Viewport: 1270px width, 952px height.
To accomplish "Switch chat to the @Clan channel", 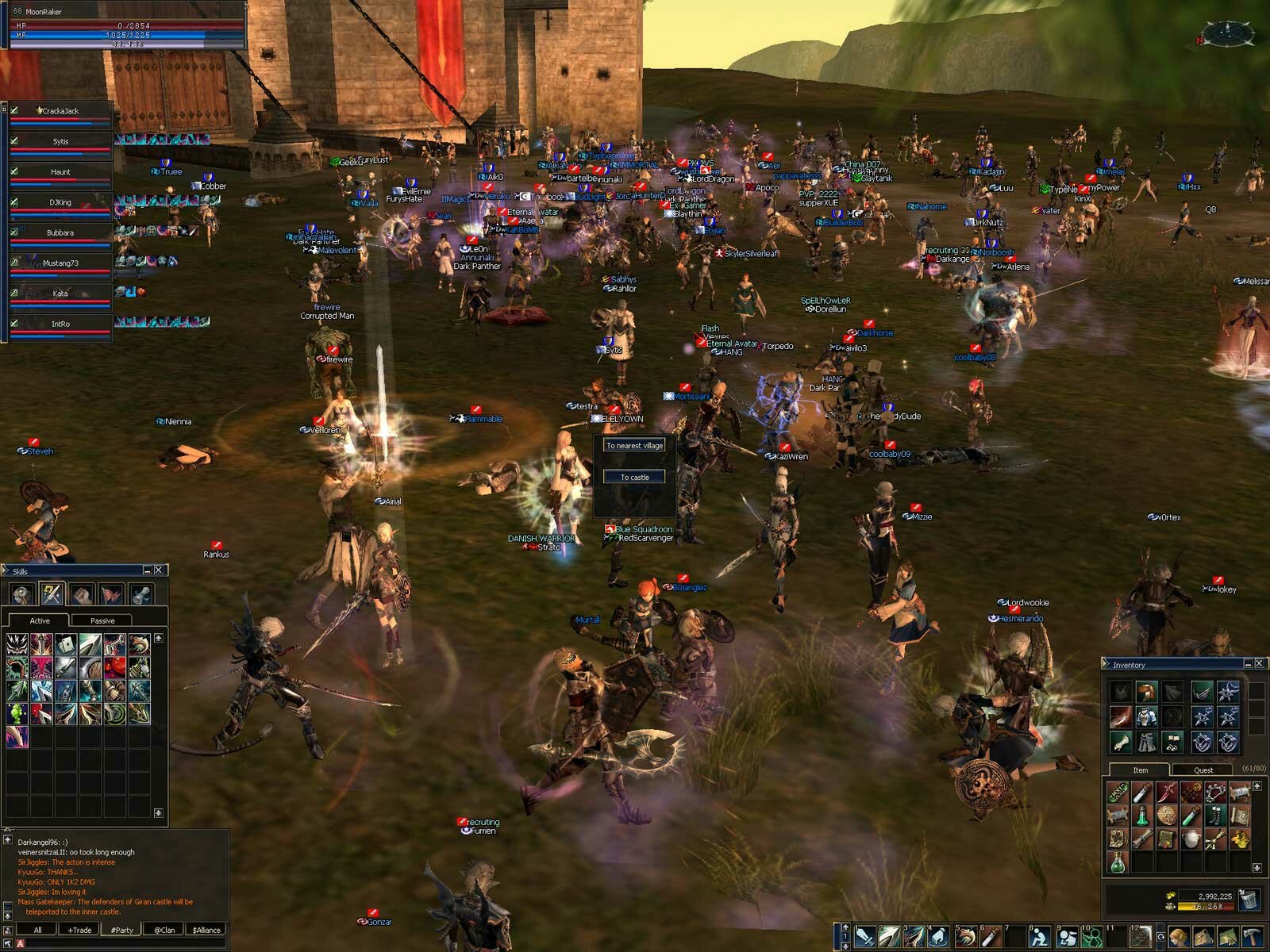I will tap(164, 930).
